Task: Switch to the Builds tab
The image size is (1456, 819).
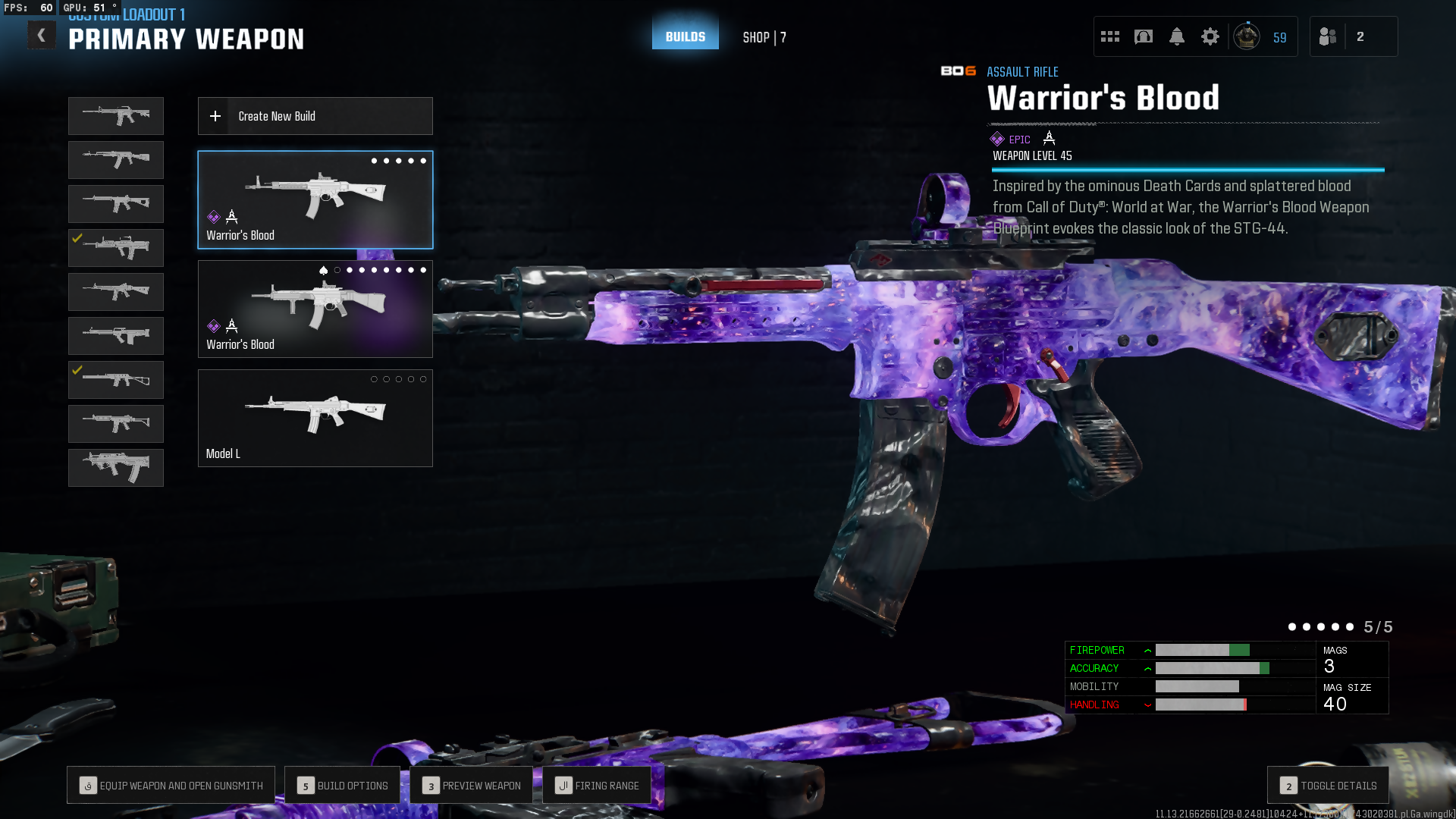Action: (685, 36)
